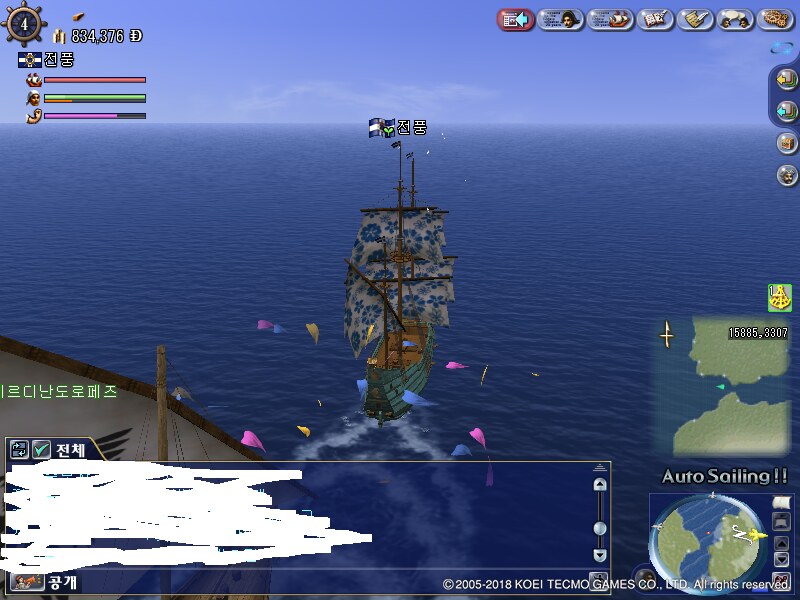Open the scroll and feather menu
Screen dimensions: 800x600
tap(695, 19)
